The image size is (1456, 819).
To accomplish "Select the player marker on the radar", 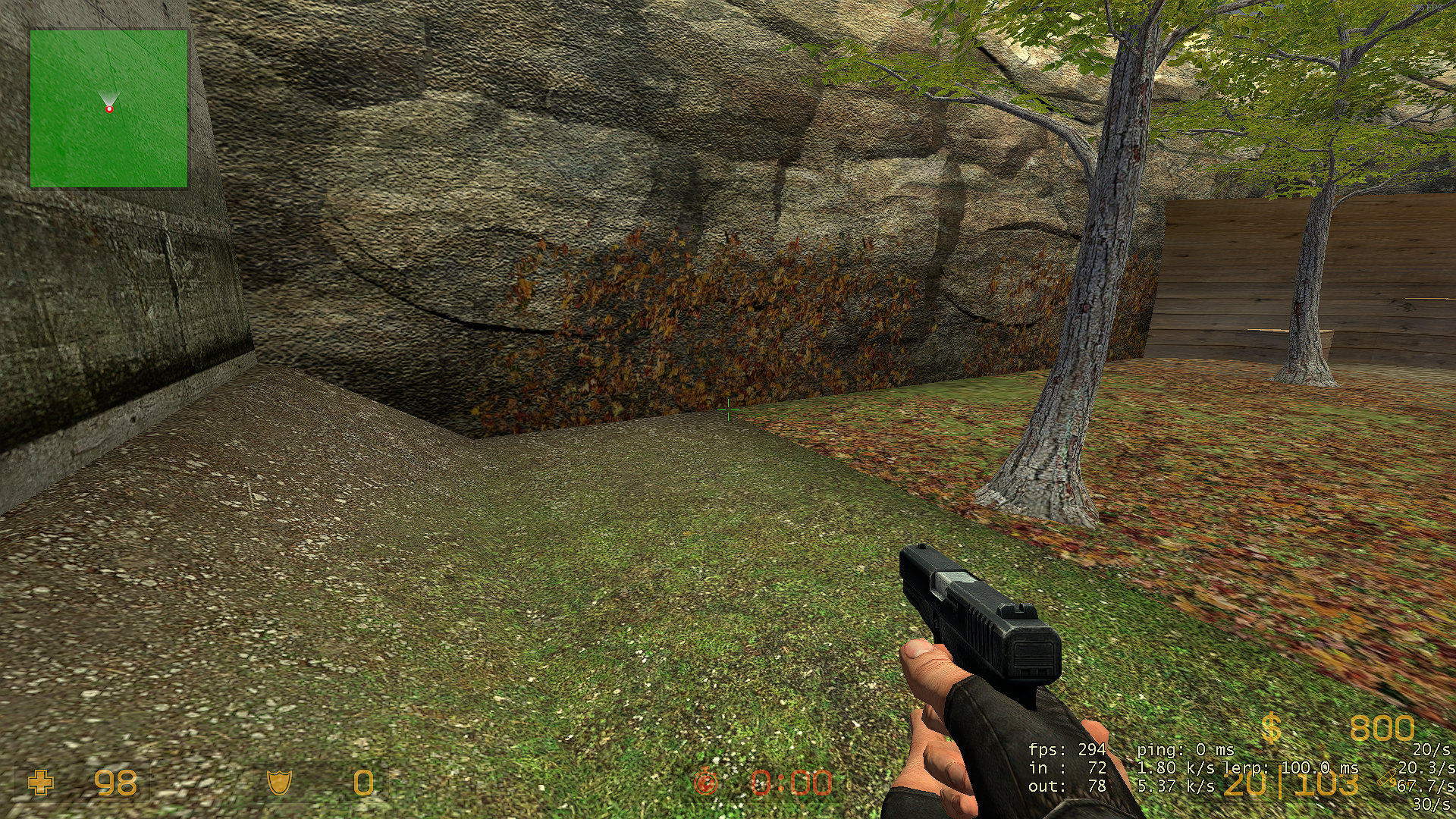I will coord(109,109).
